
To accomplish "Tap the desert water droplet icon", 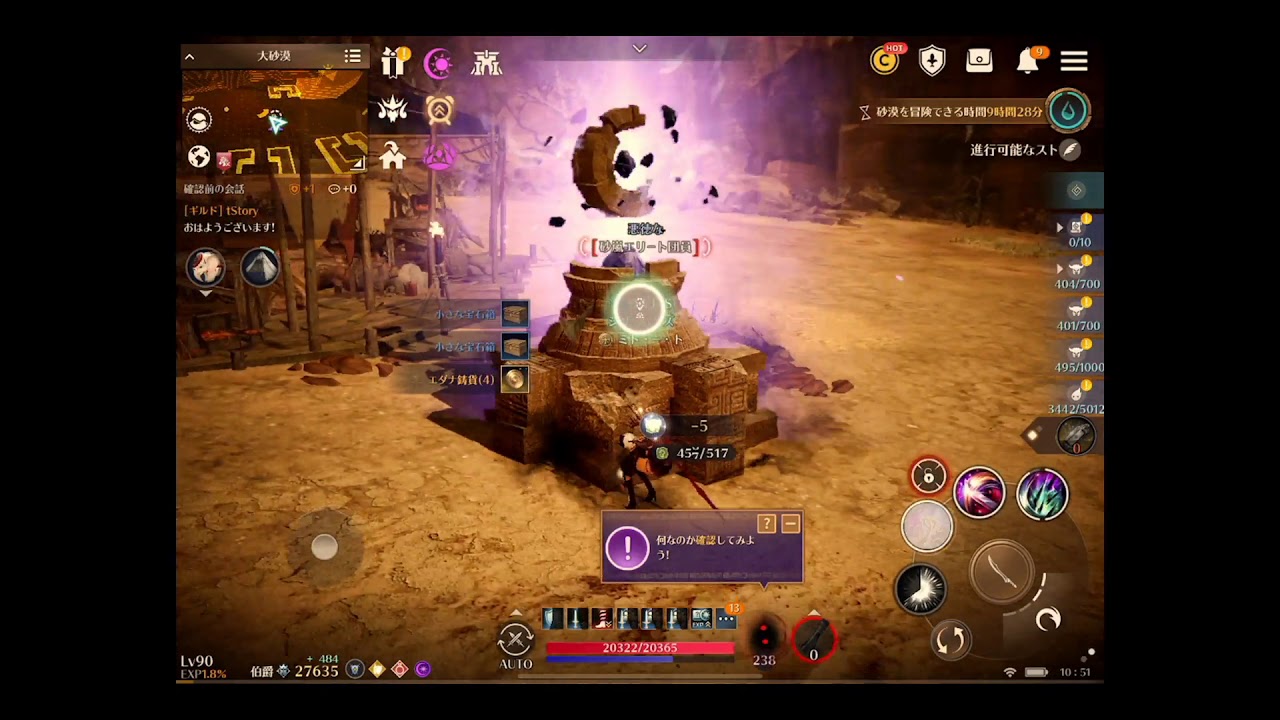I will 1068,111.
